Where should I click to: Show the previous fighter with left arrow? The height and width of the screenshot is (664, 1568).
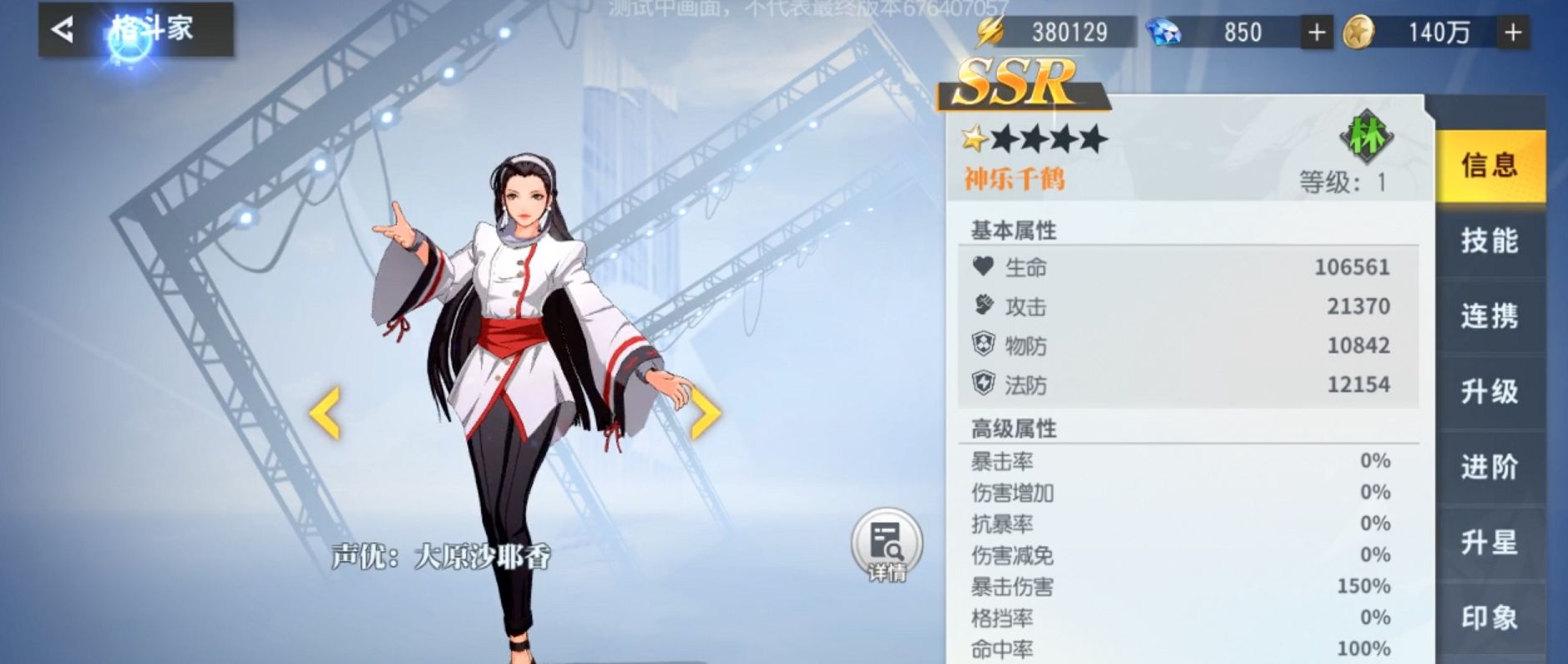point(325,412)
